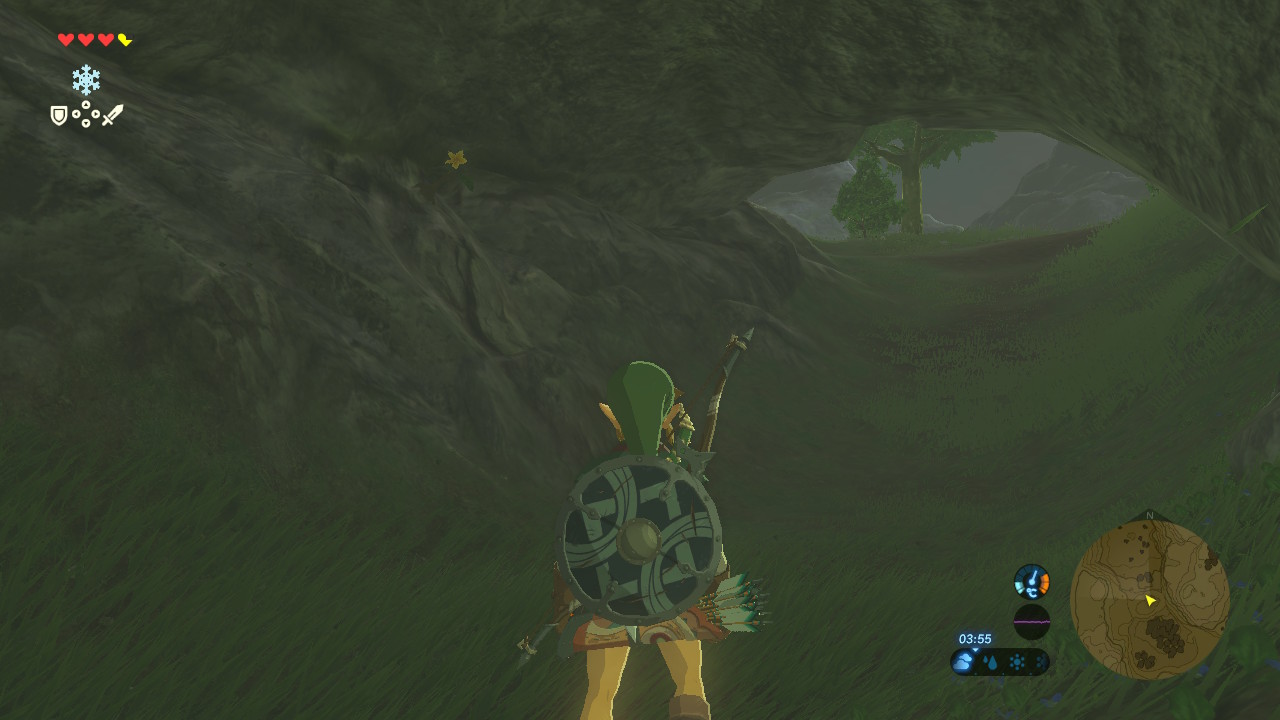Image resolution: width=1280 pixels, height=720 pixels.
Task: Open the circular minimap
Action: pyautogui.click(x=1149, y=599)
